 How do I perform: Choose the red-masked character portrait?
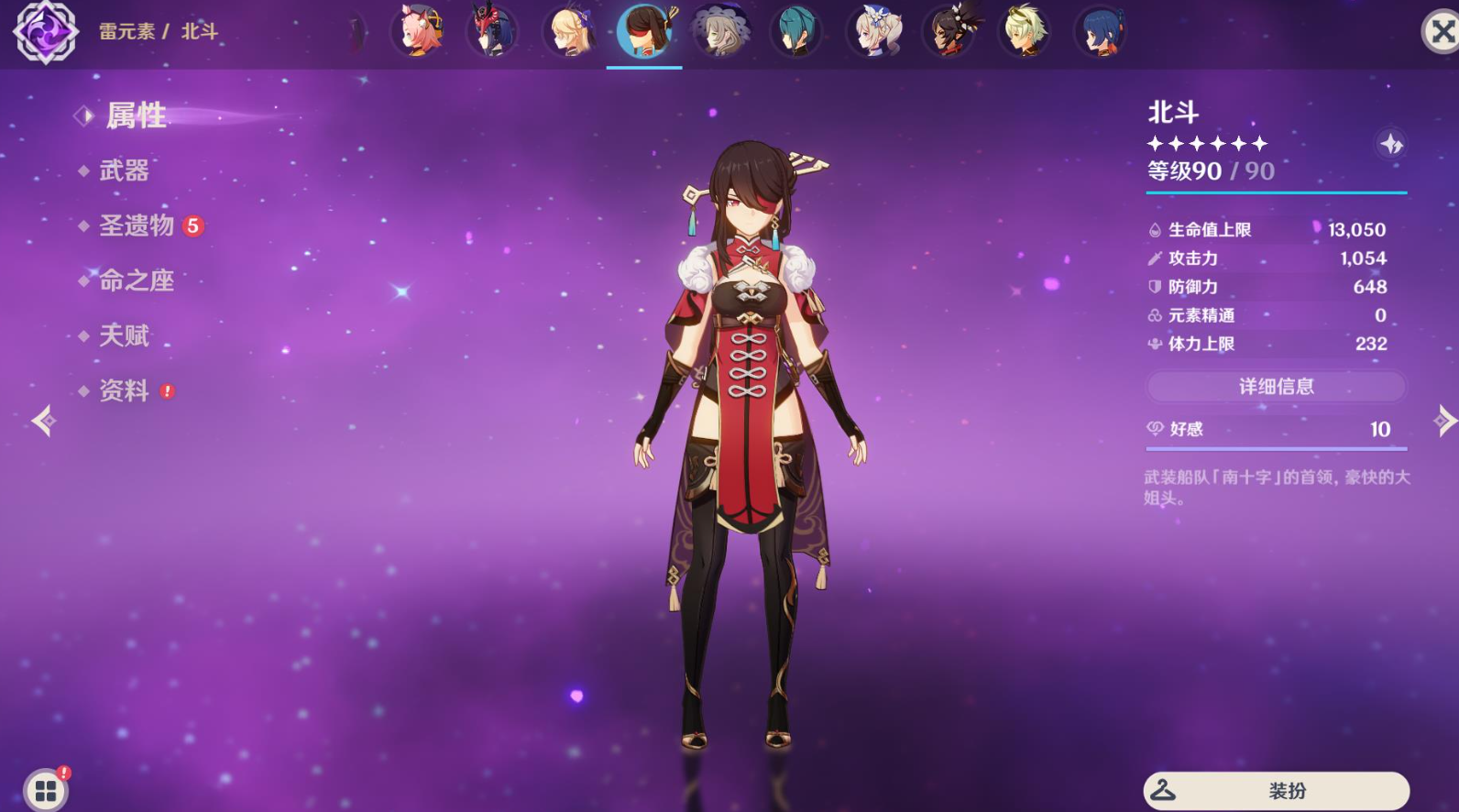click(492, 30)
